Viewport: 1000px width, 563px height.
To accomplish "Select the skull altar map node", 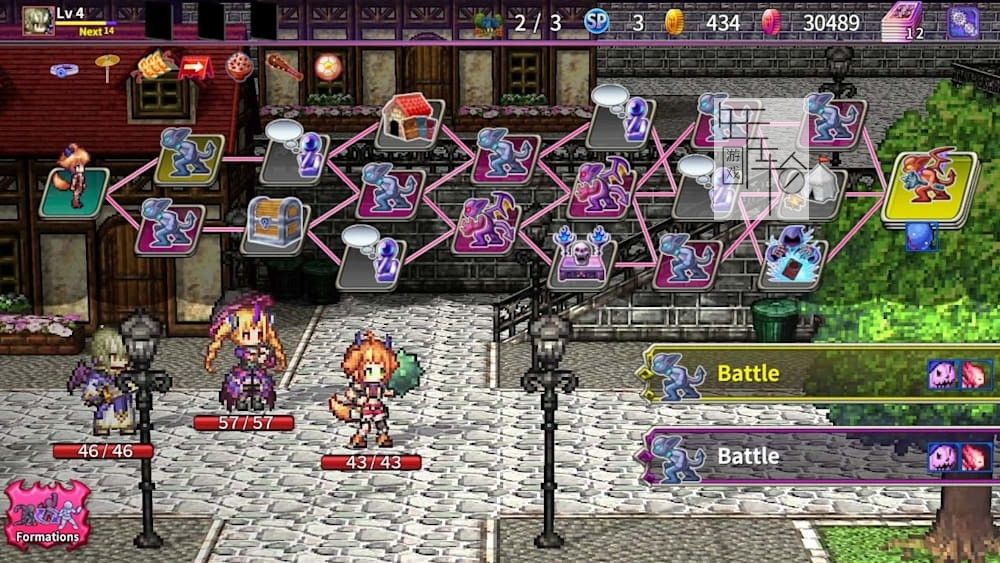I will tap(582, 259).
